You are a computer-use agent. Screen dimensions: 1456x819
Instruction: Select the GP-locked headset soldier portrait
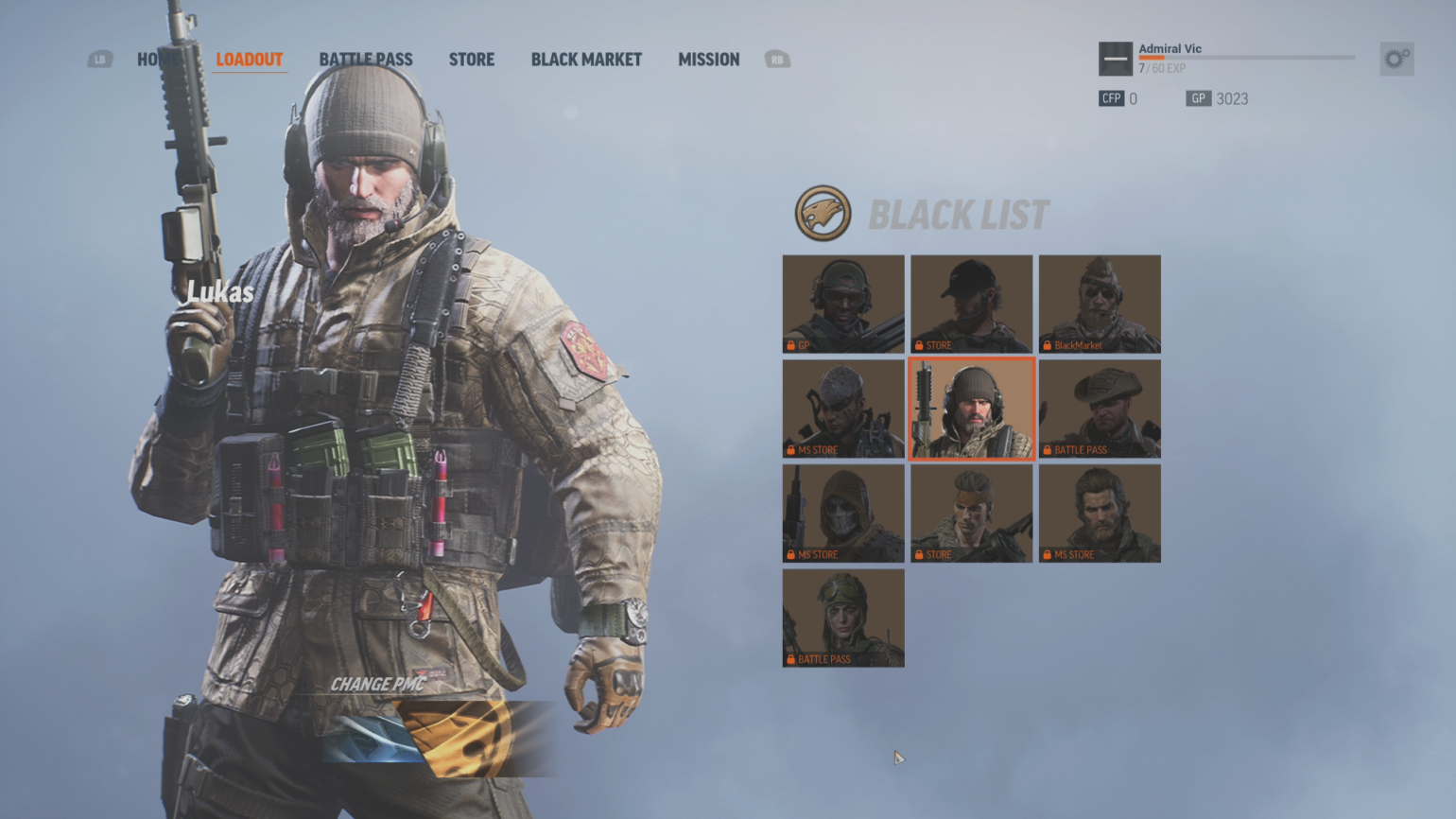[x=843, y=304]
